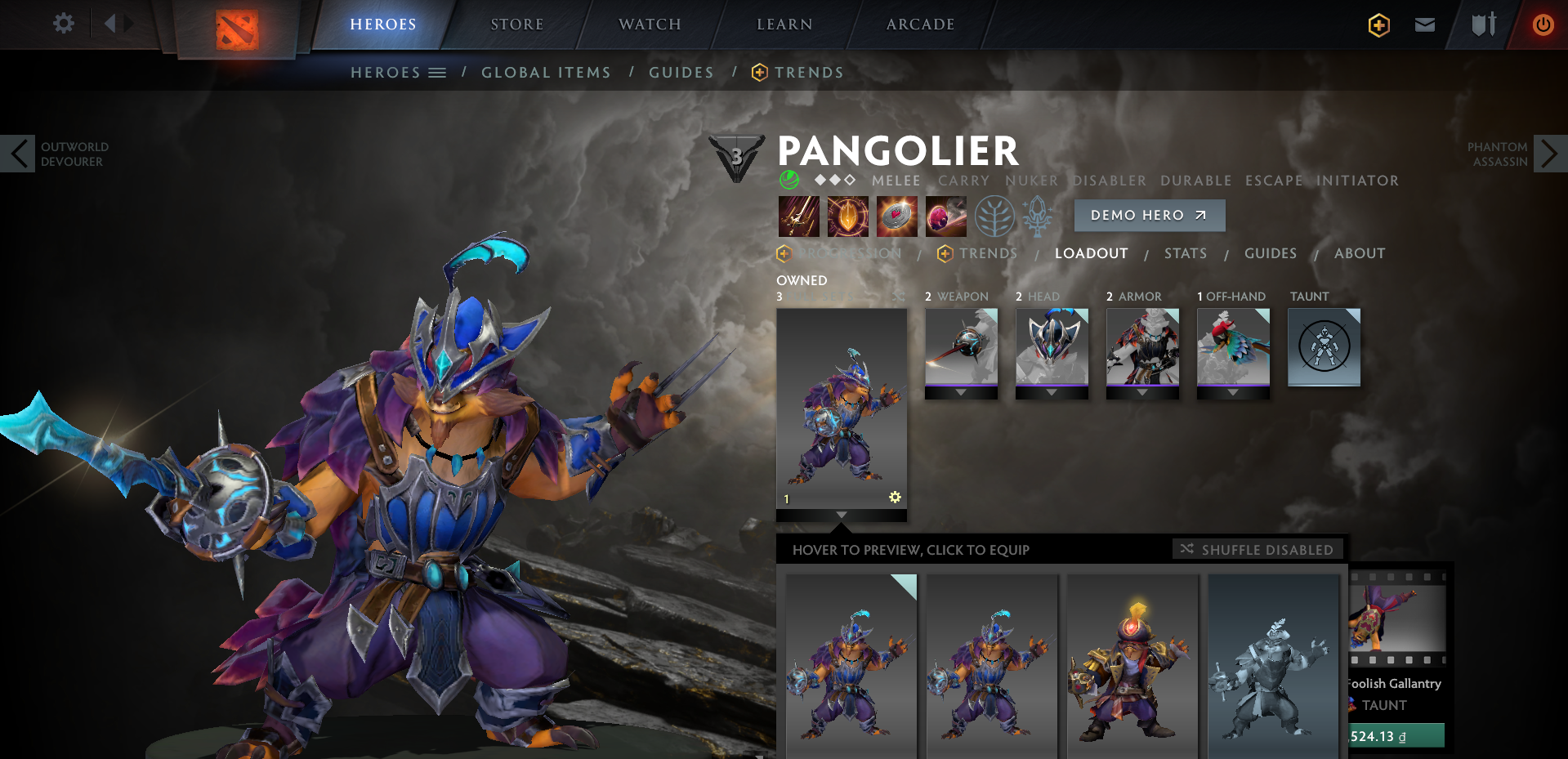Toggle Shuffle Disabled option

point(1258,549)
